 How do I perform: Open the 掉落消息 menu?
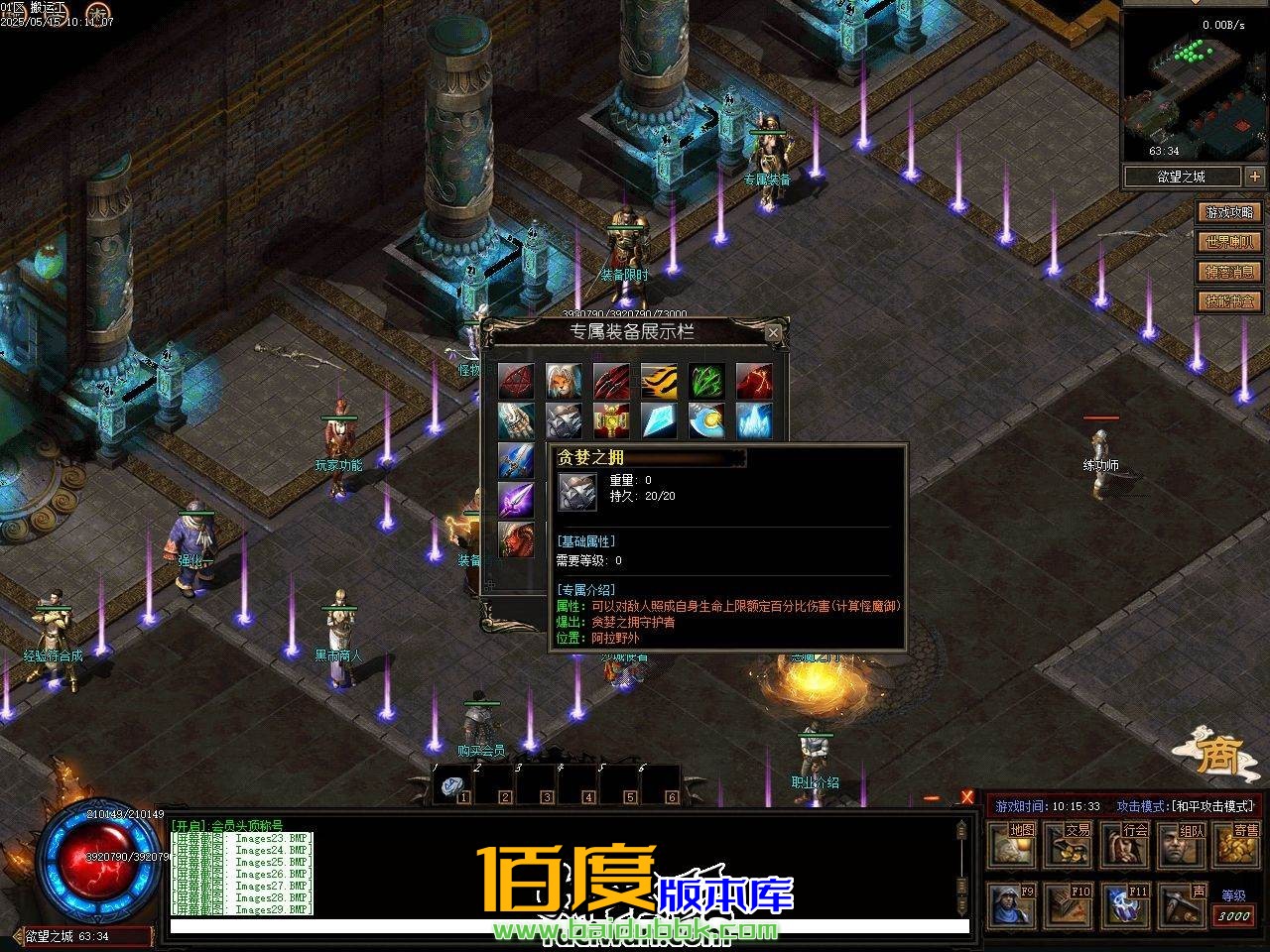click(1227, 271)
